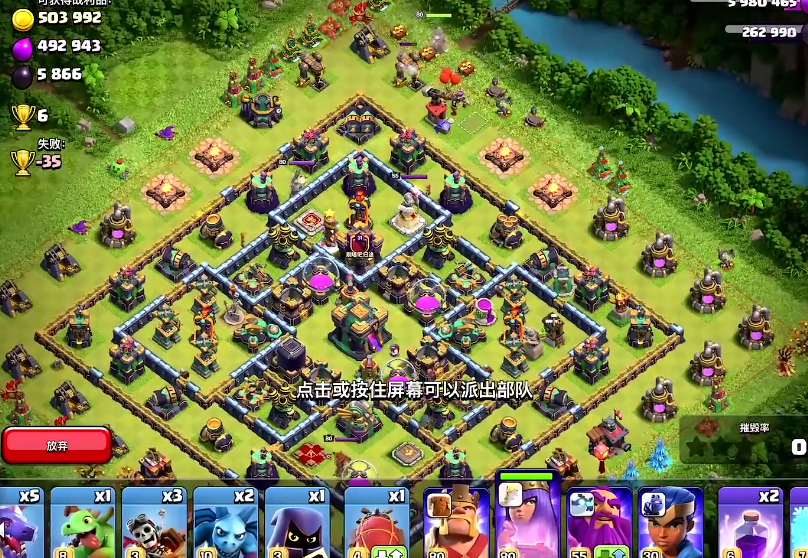This screenshot has height=558, width=808.
Task: Select the dragon troop card
Action: click(22, 522)
